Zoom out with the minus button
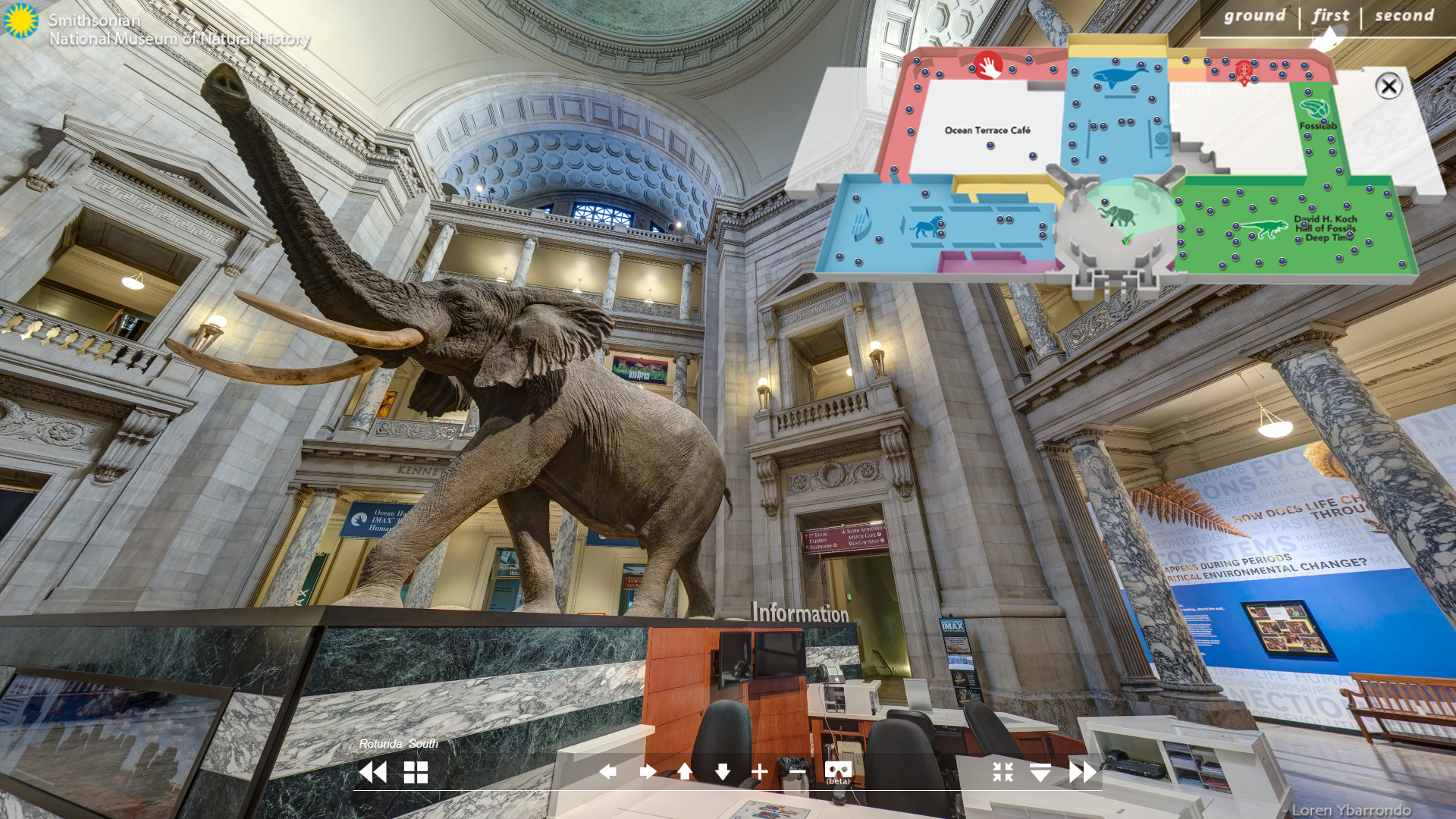Screen dimensions: 1456x819 click(797, 772)
